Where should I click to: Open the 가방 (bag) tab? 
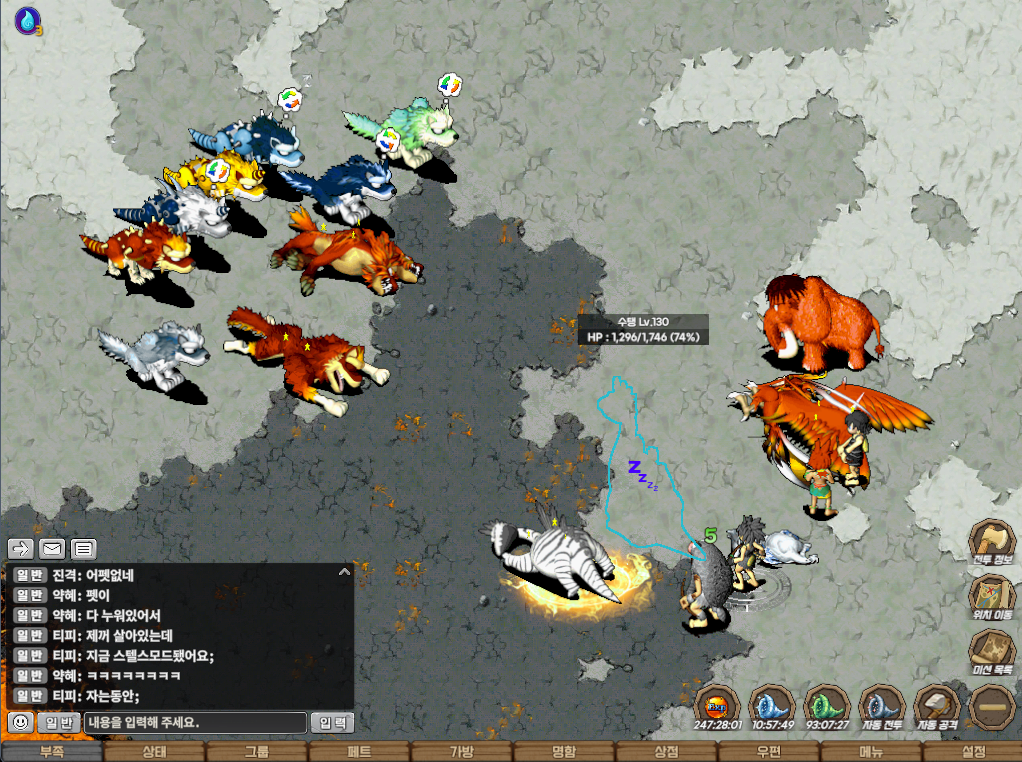click(462, 752)
